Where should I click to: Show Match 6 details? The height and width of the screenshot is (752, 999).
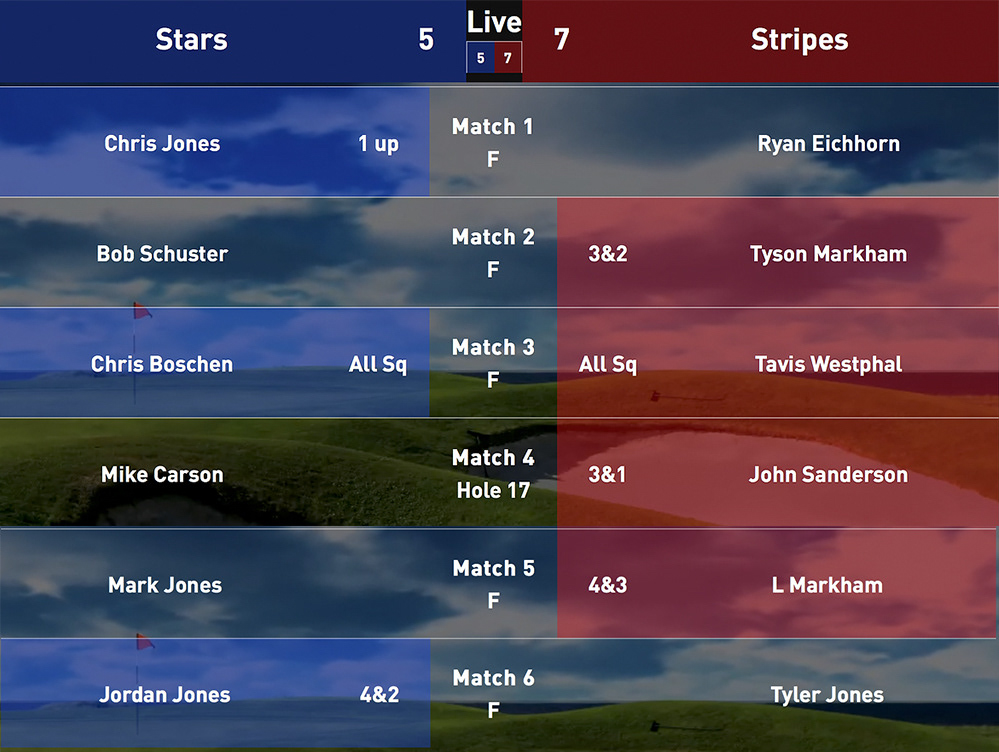[493, 694]
